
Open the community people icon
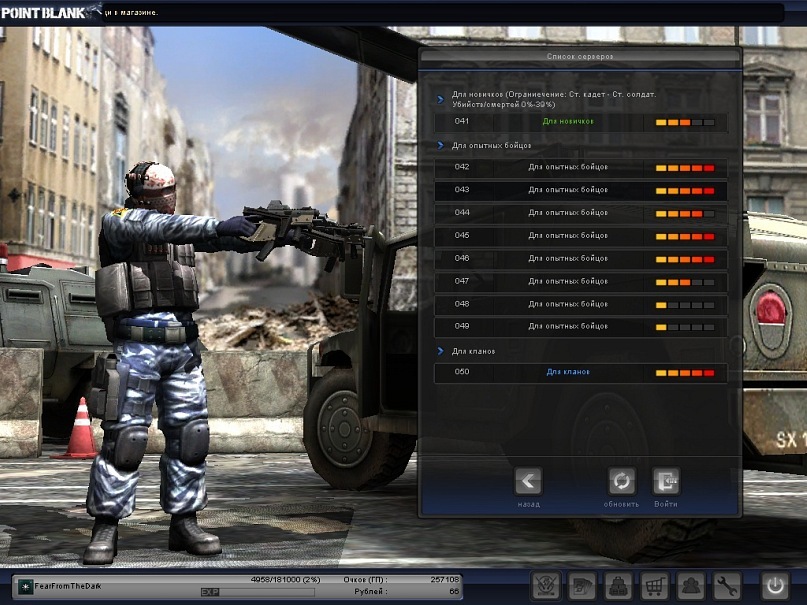click(690, 586)
